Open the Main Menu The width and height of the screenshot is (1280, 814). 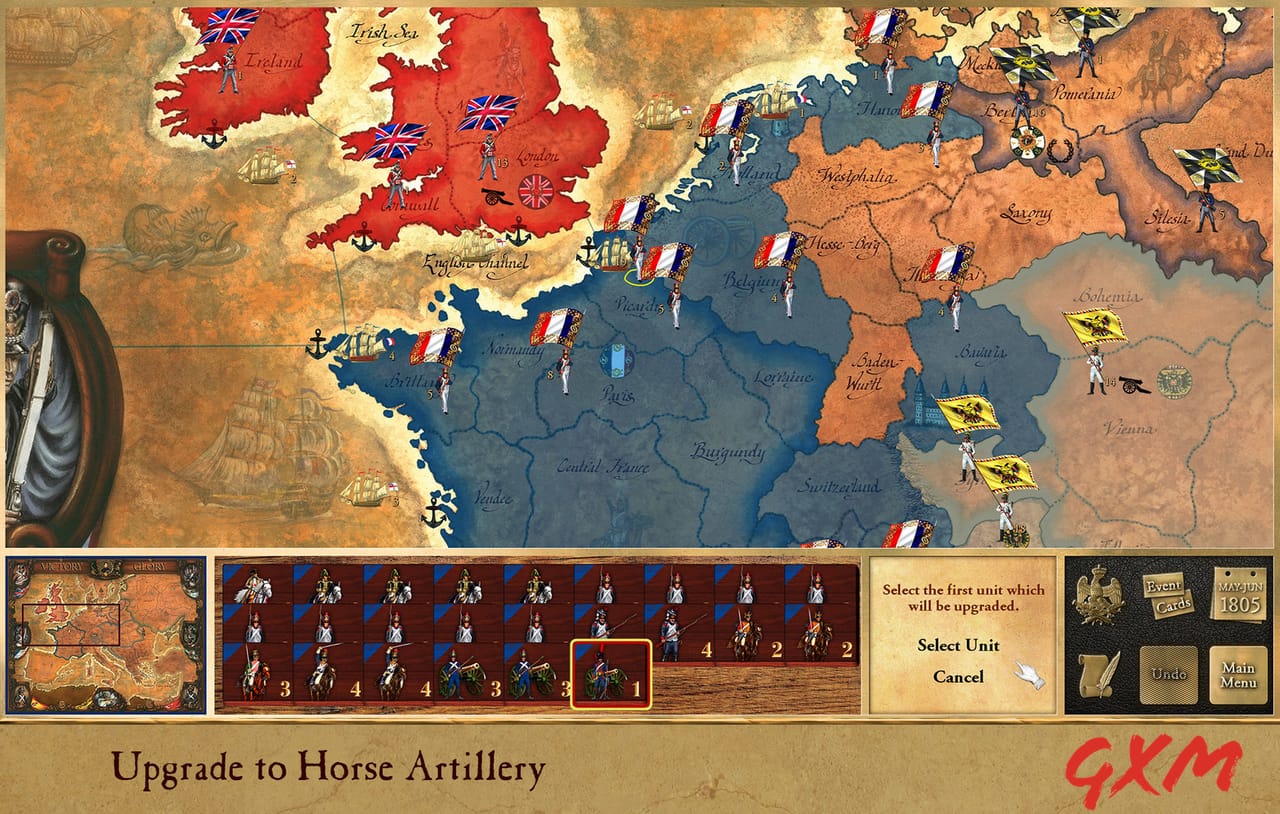1238,675
